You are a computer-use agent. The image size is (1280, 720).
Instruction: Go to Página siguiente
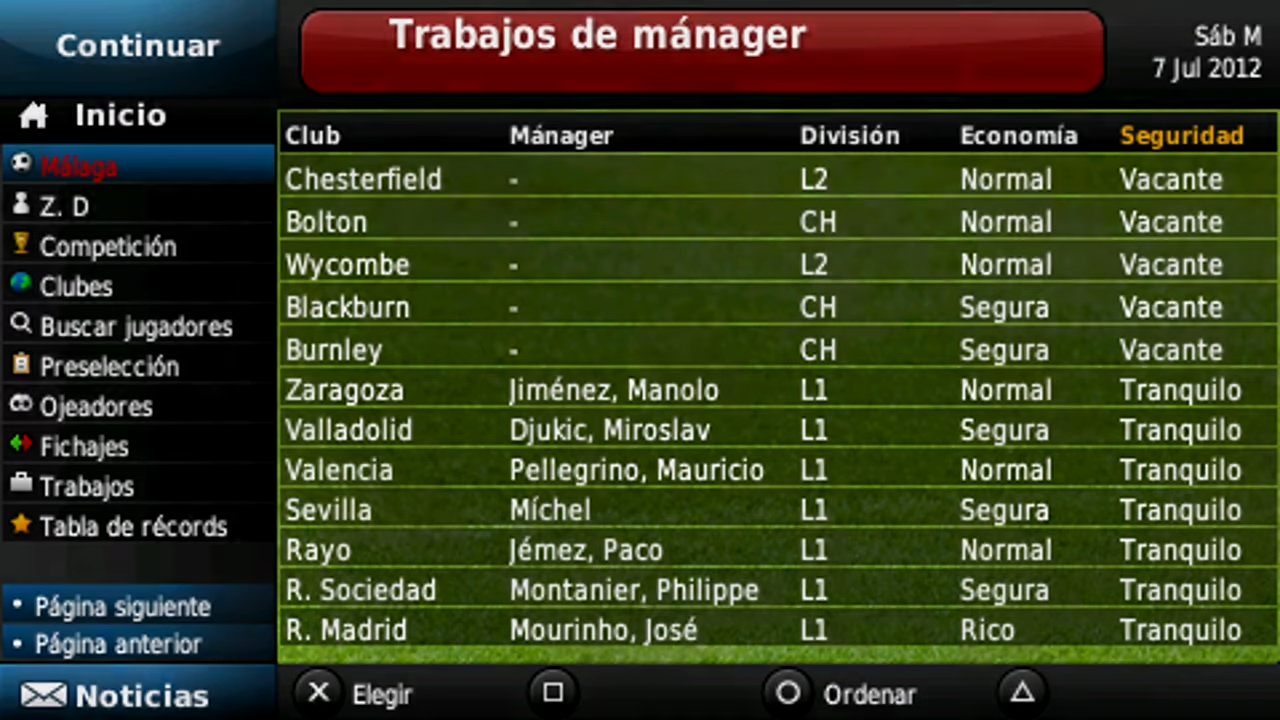(x=122, y=606)
